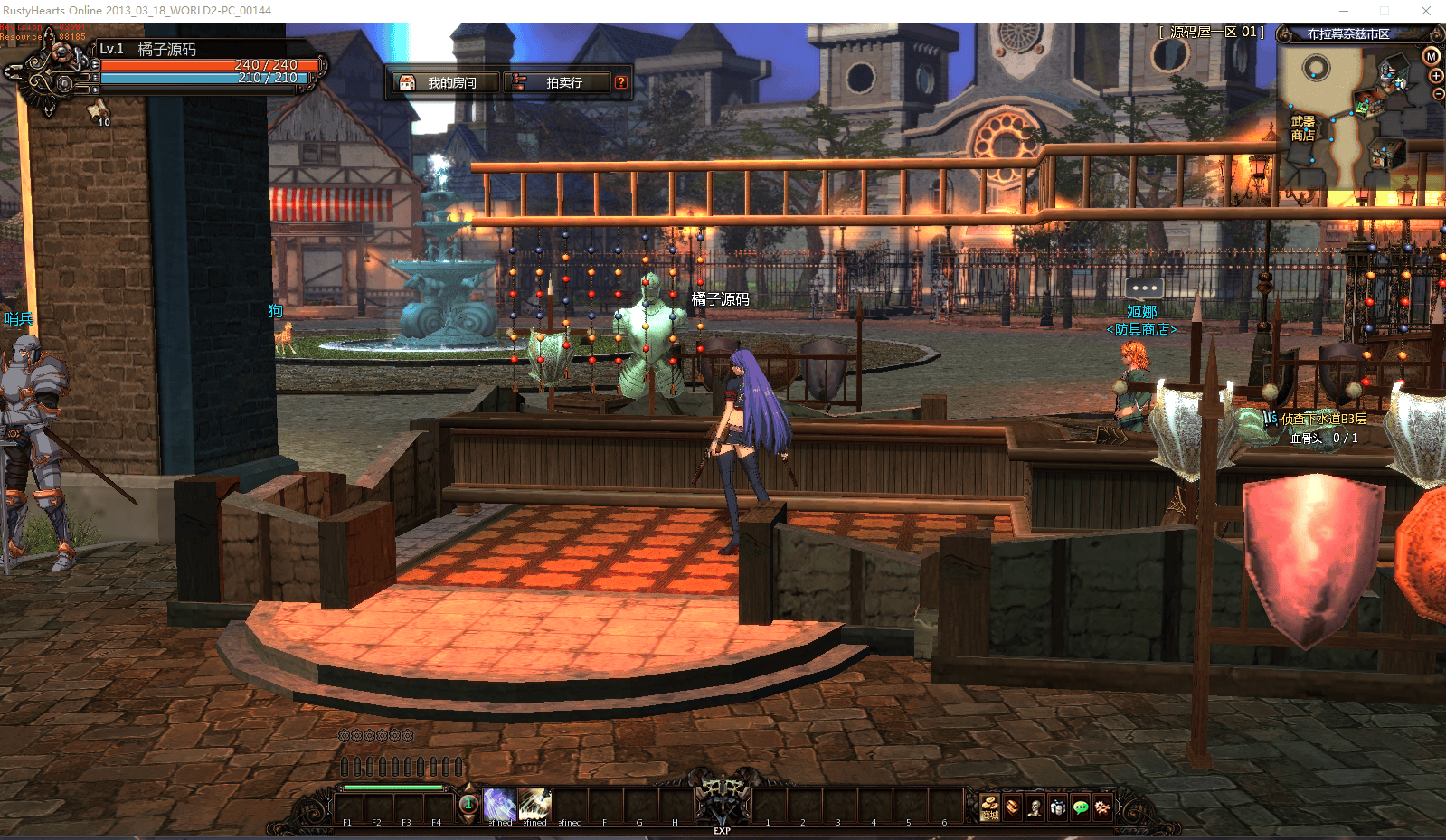Click the hotbar page number 1 switcher
This screenshot has width=1446, height=840.
tap(468, 804)
